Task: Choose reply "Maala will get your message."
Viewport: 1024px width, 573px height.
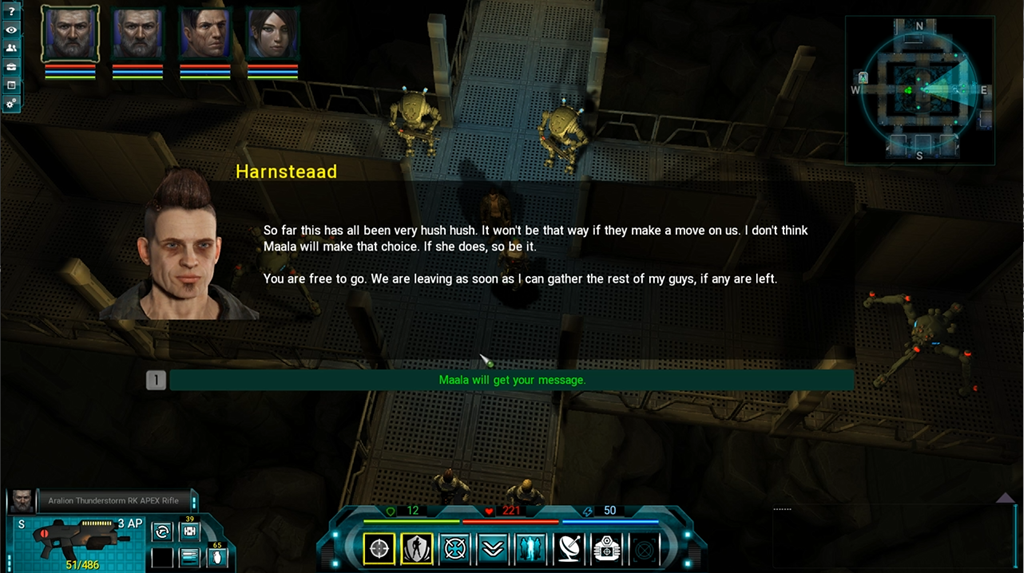Action: point(511,380)
